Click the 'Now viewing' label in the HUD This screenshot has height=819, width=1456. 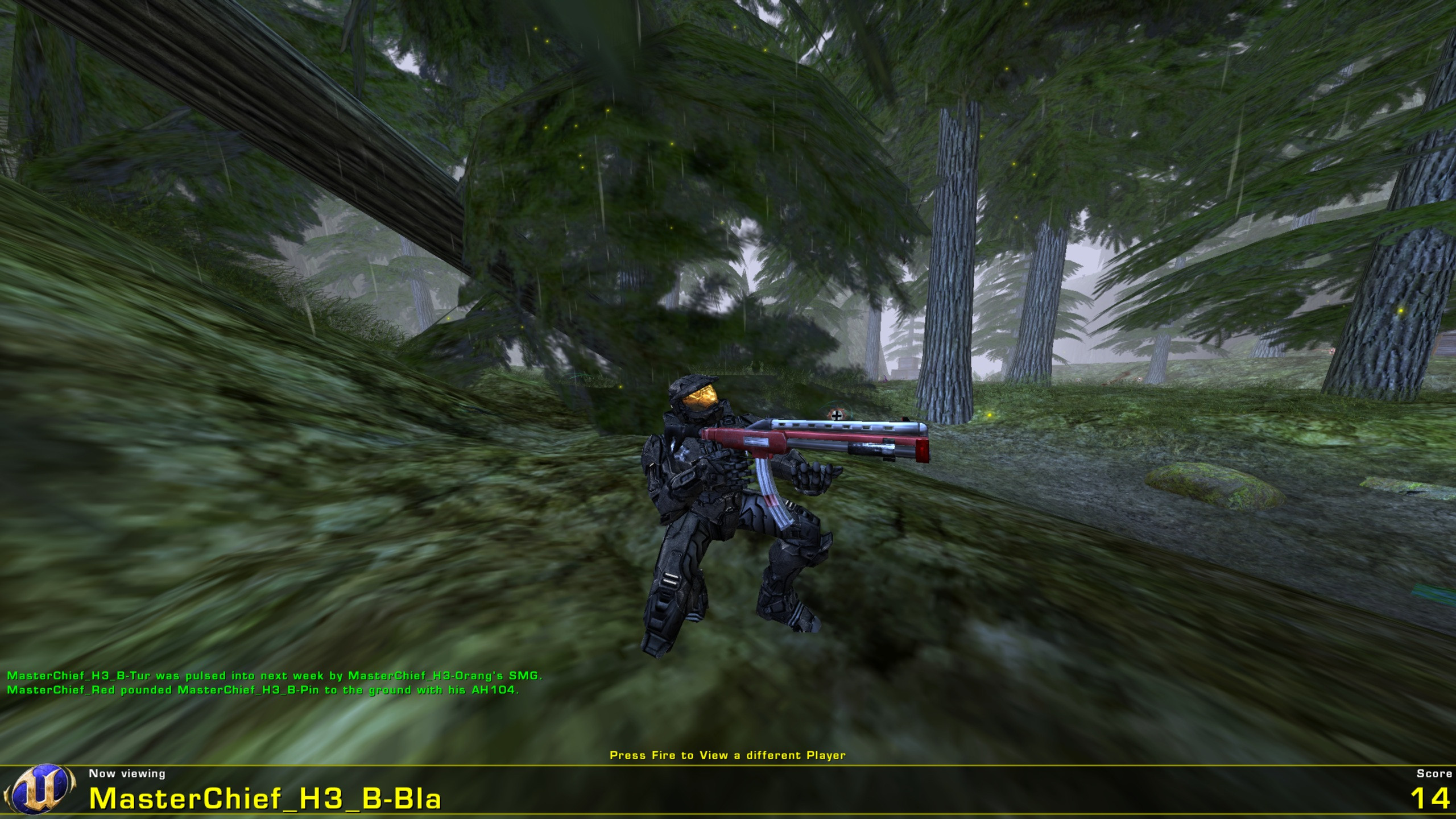pos(126,773)
